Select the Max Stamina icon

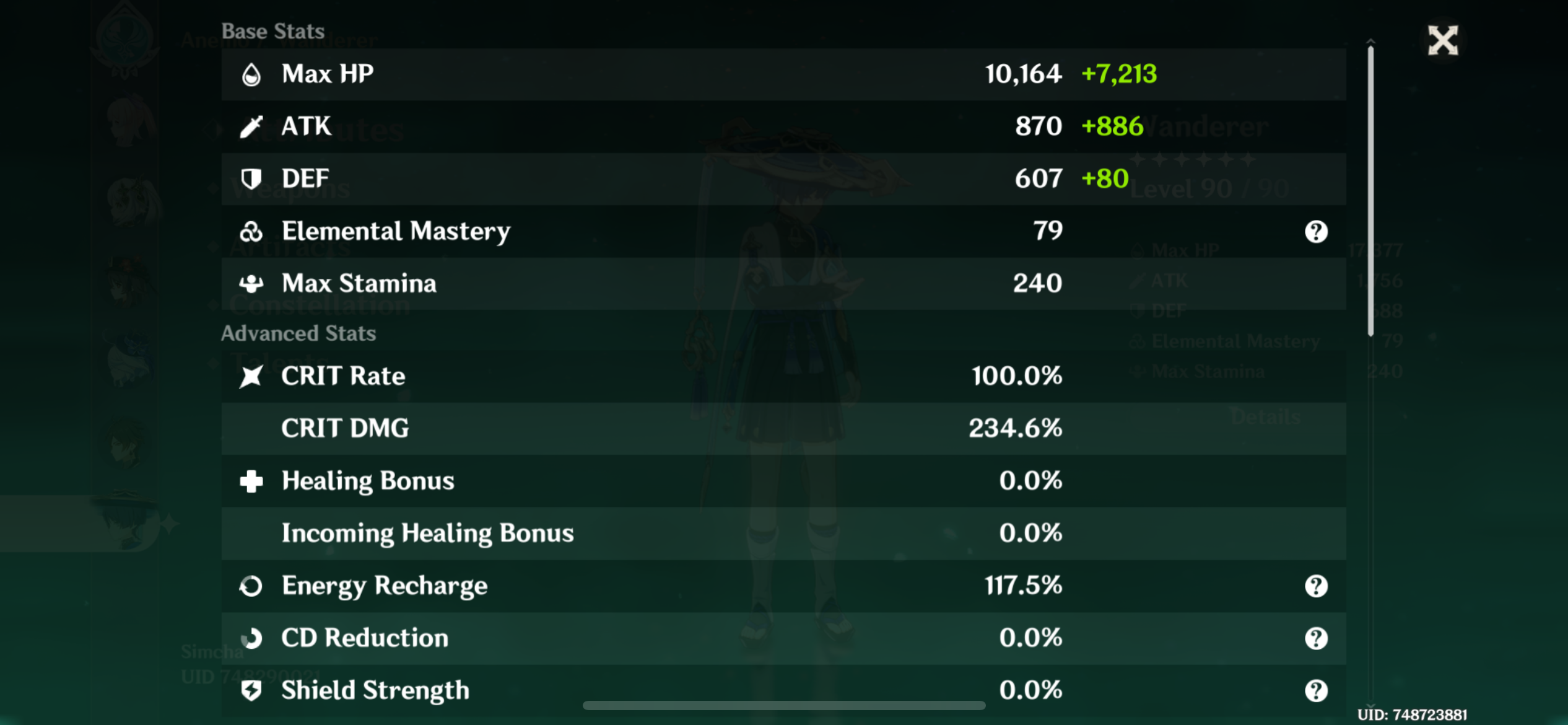click(251, 283)
